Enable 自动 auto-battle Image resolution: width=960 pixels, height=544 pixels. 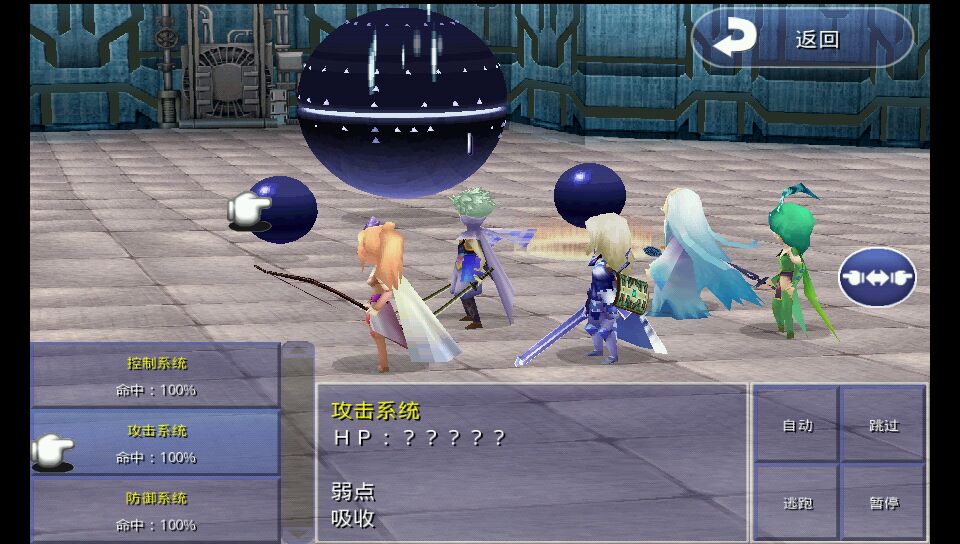coord(796,425)
